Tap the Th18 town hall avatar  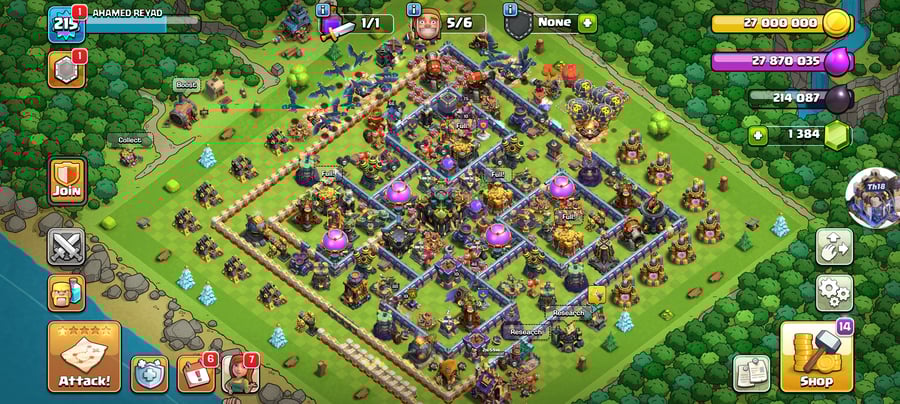click(872, 197)
